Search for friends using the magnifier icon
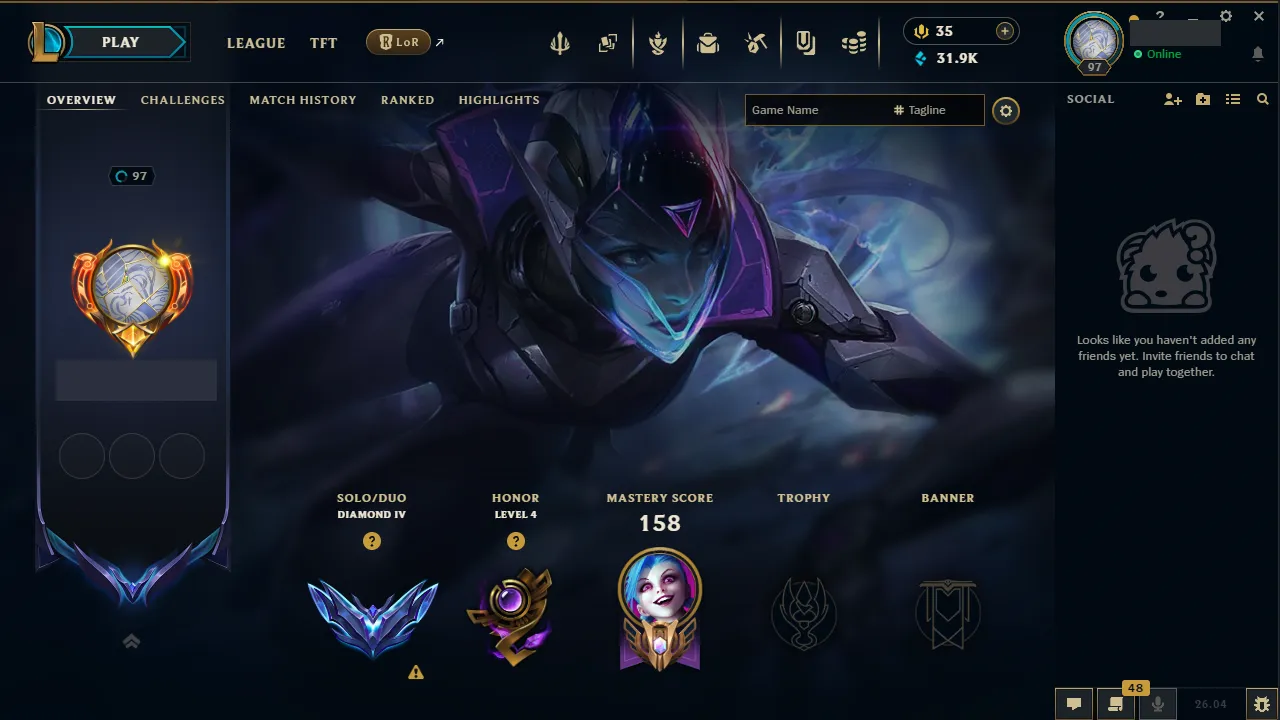 [1262, 99]
